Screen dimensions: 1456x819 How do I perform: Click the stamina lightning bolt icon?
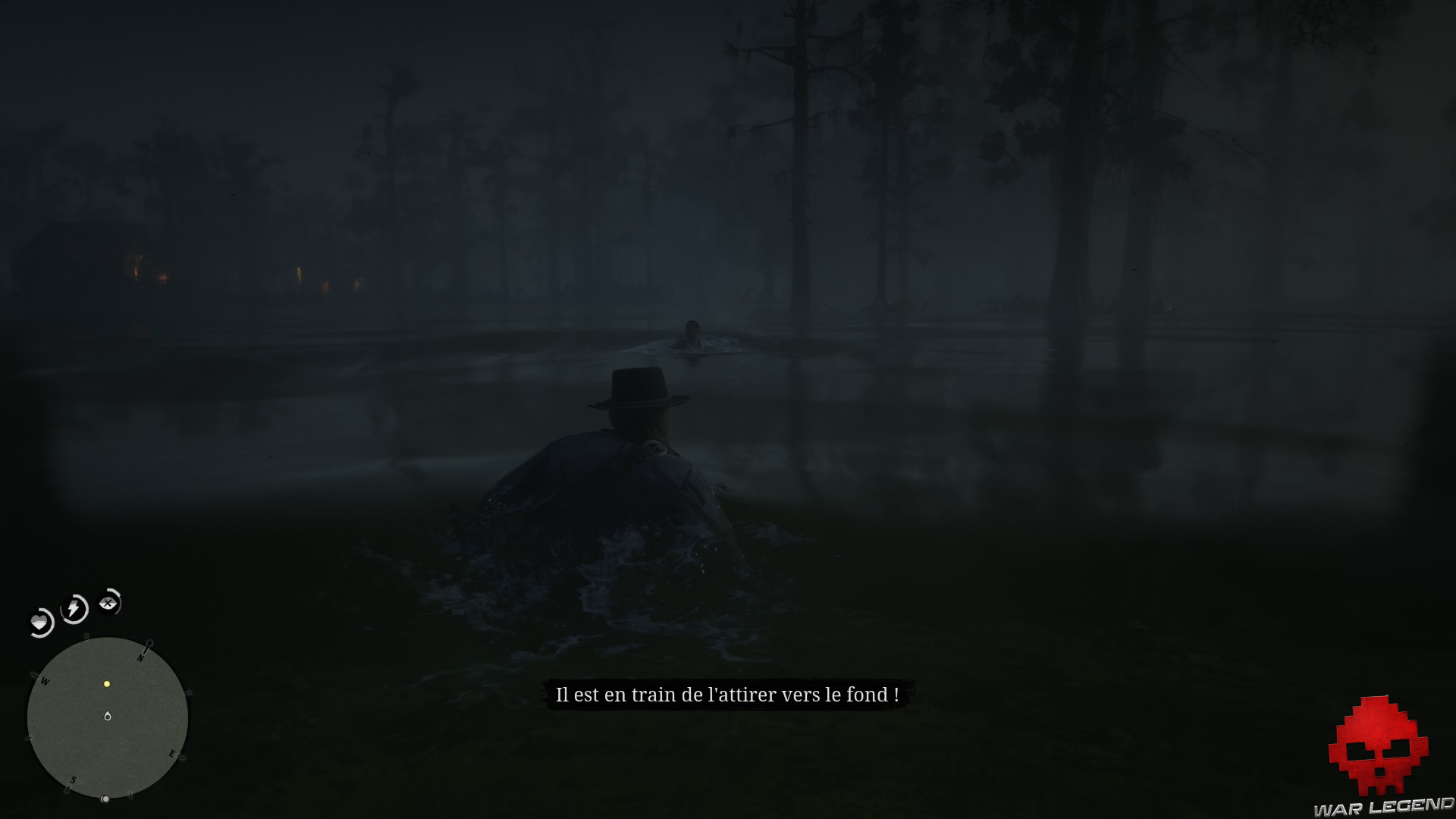[72, 607]
